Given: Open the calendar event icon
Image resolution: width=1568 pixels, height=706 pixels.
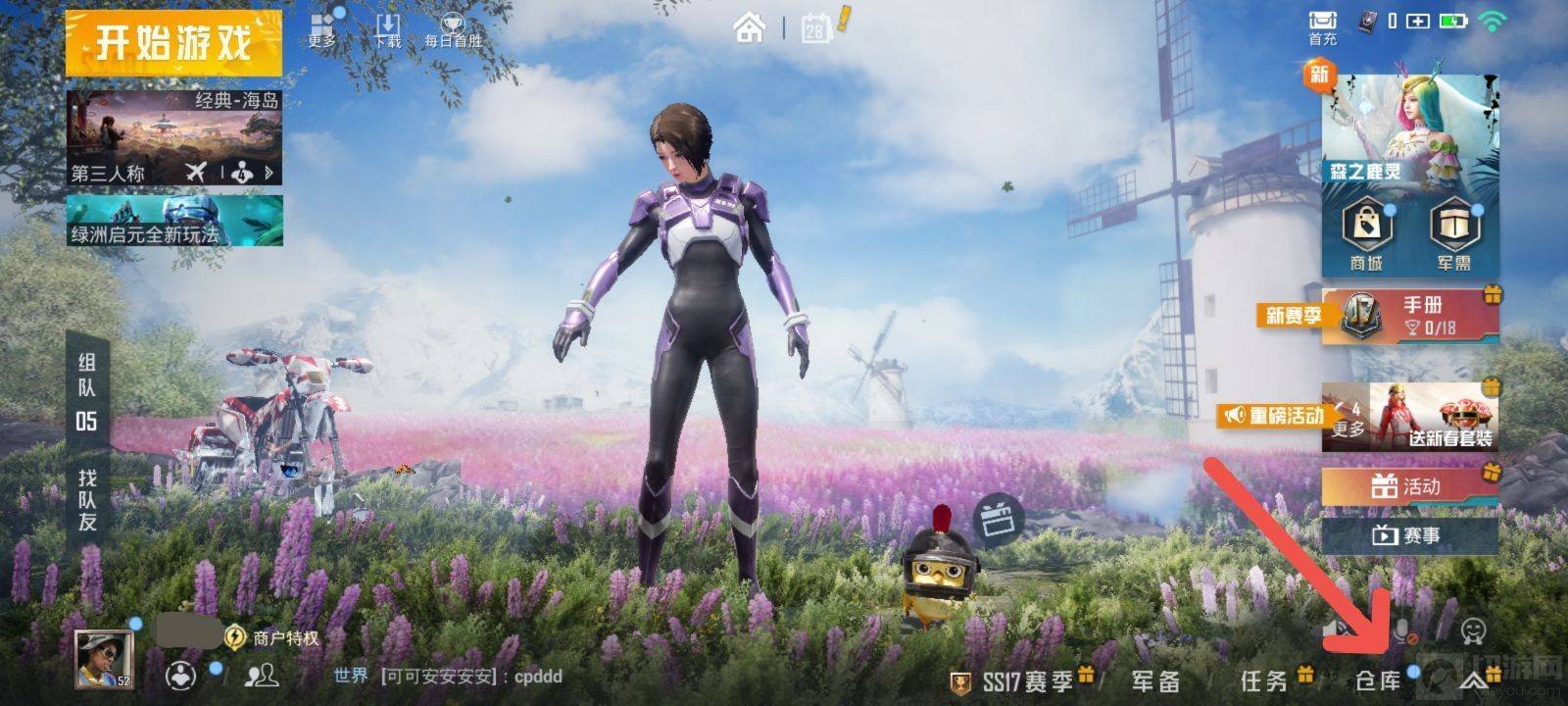Looking at the screenshot, I should point(815,27).
